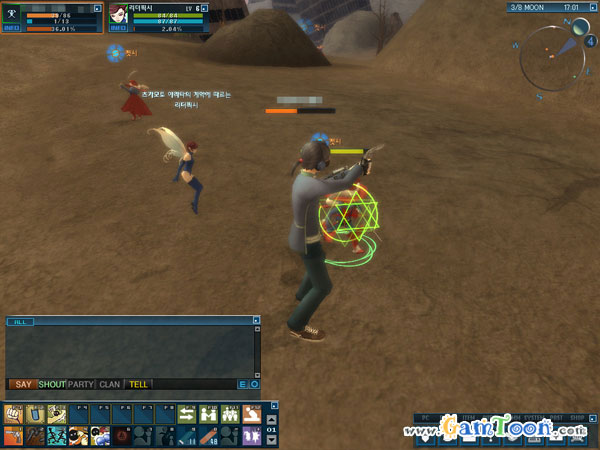Click the swap arrows hotbar icon
The width and height of the screenshot is (600, 450).
[187, 413]
